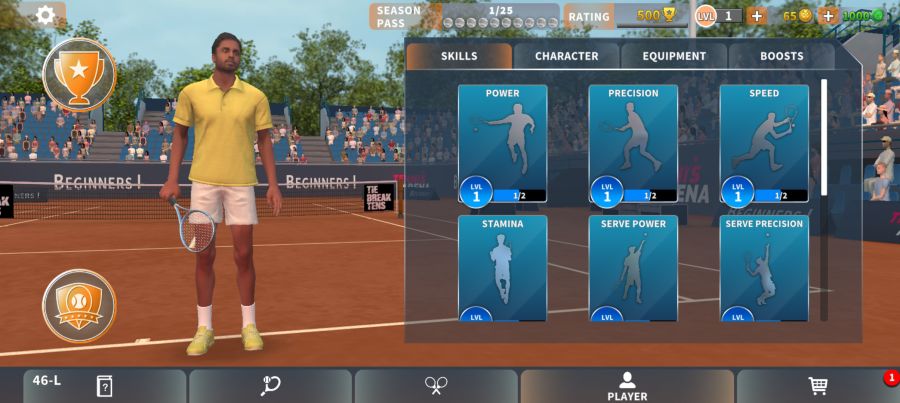
Task: Buy more gold coins with plus button
Action: click(x=828, y=16)
